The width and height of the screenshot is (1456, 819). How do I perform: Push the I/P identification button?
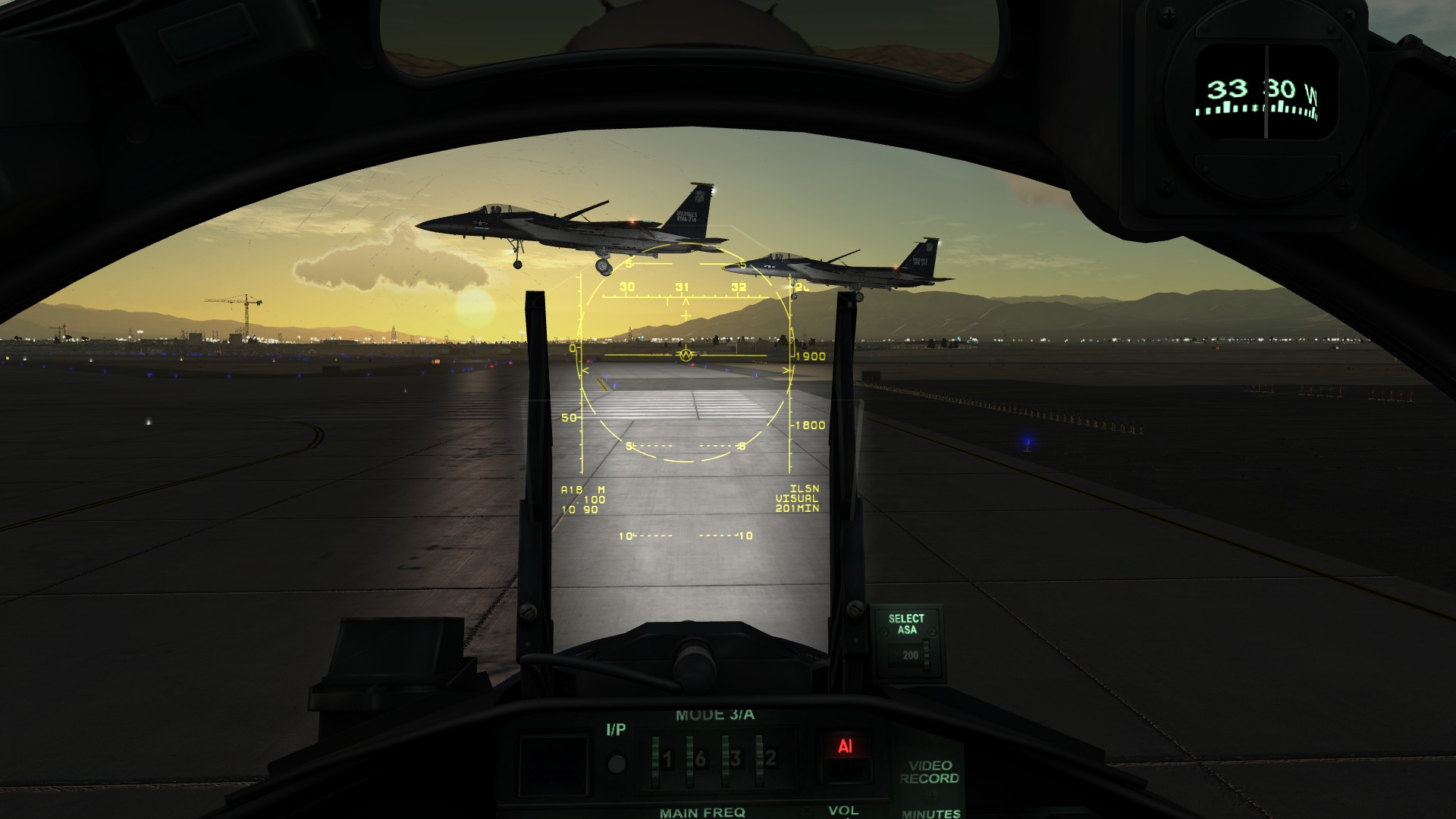click(x=617, y=763)
